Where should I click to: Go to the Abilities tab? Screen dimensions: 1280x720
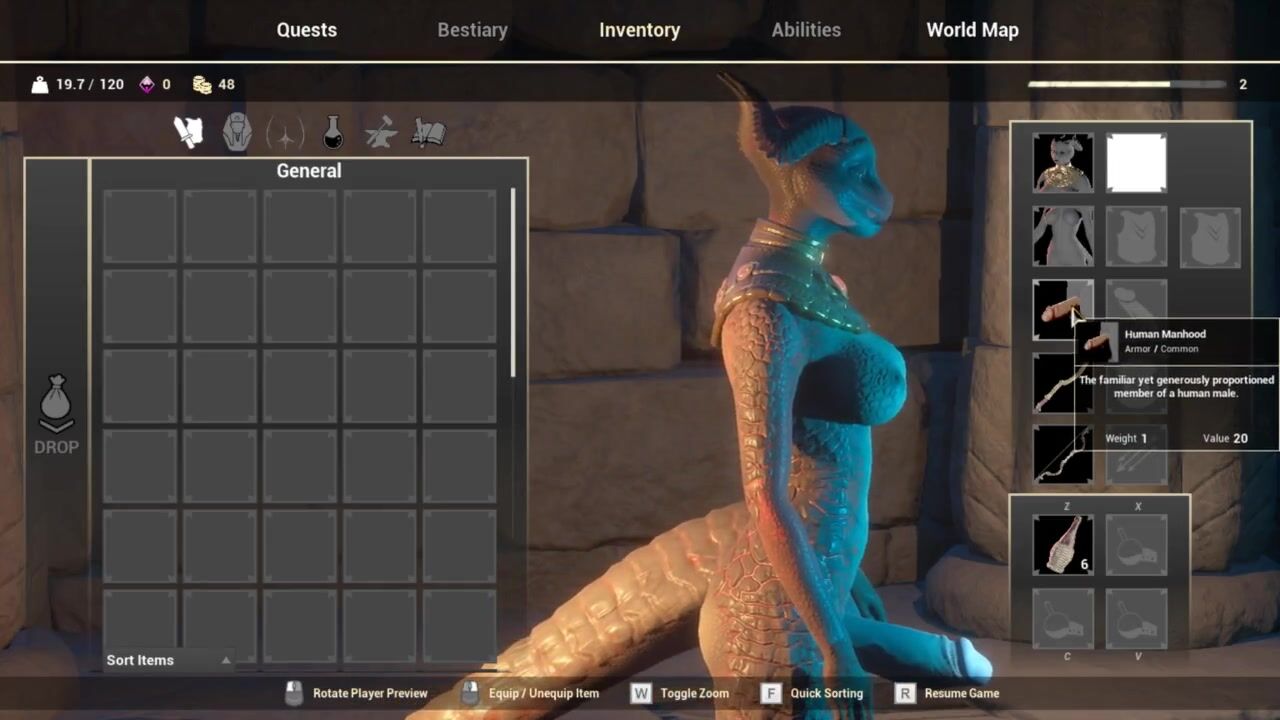click(x=805, y=30)
